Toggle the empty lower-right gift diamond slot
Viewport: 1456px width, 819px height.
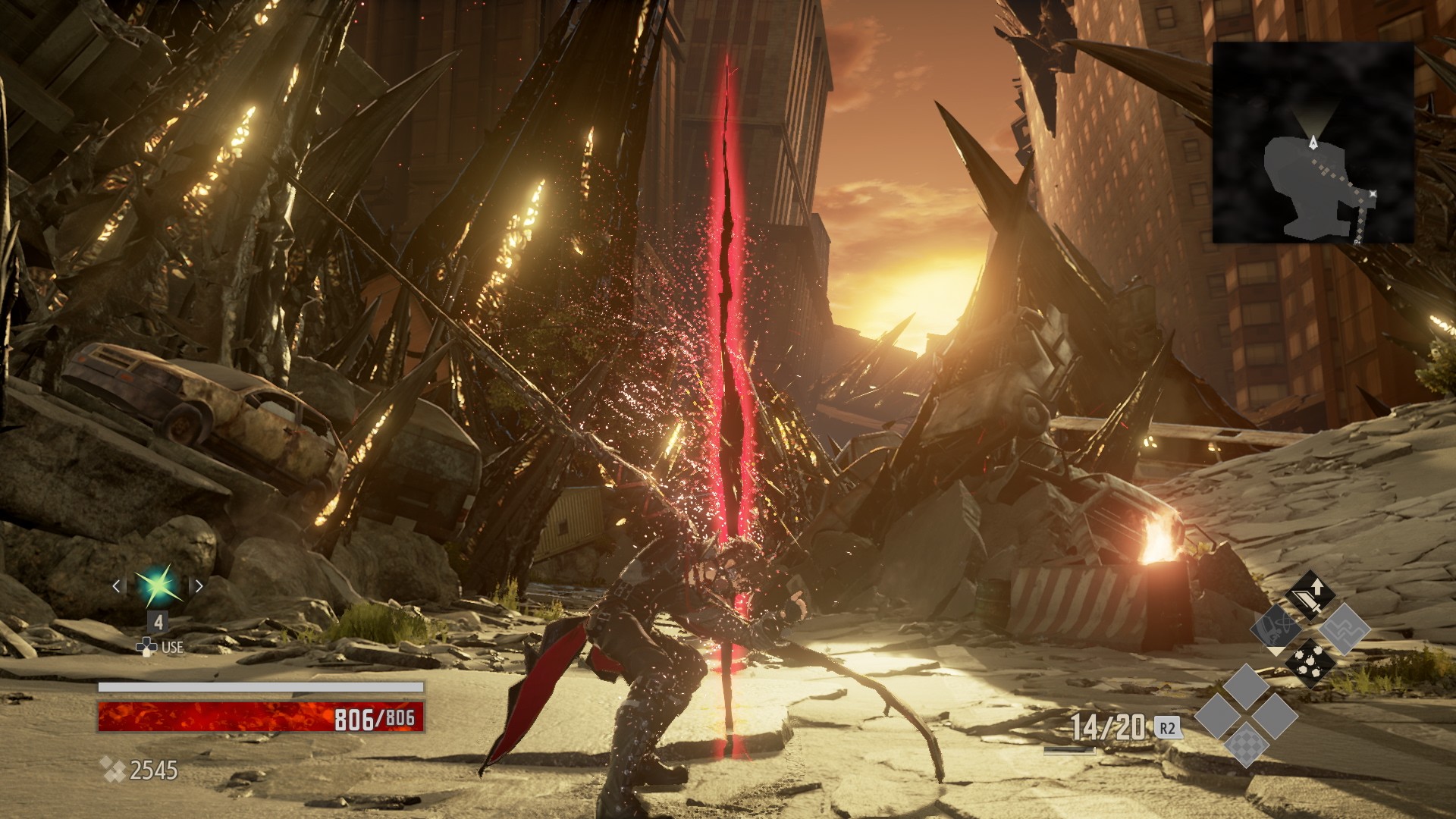(x=1277, y=716)
